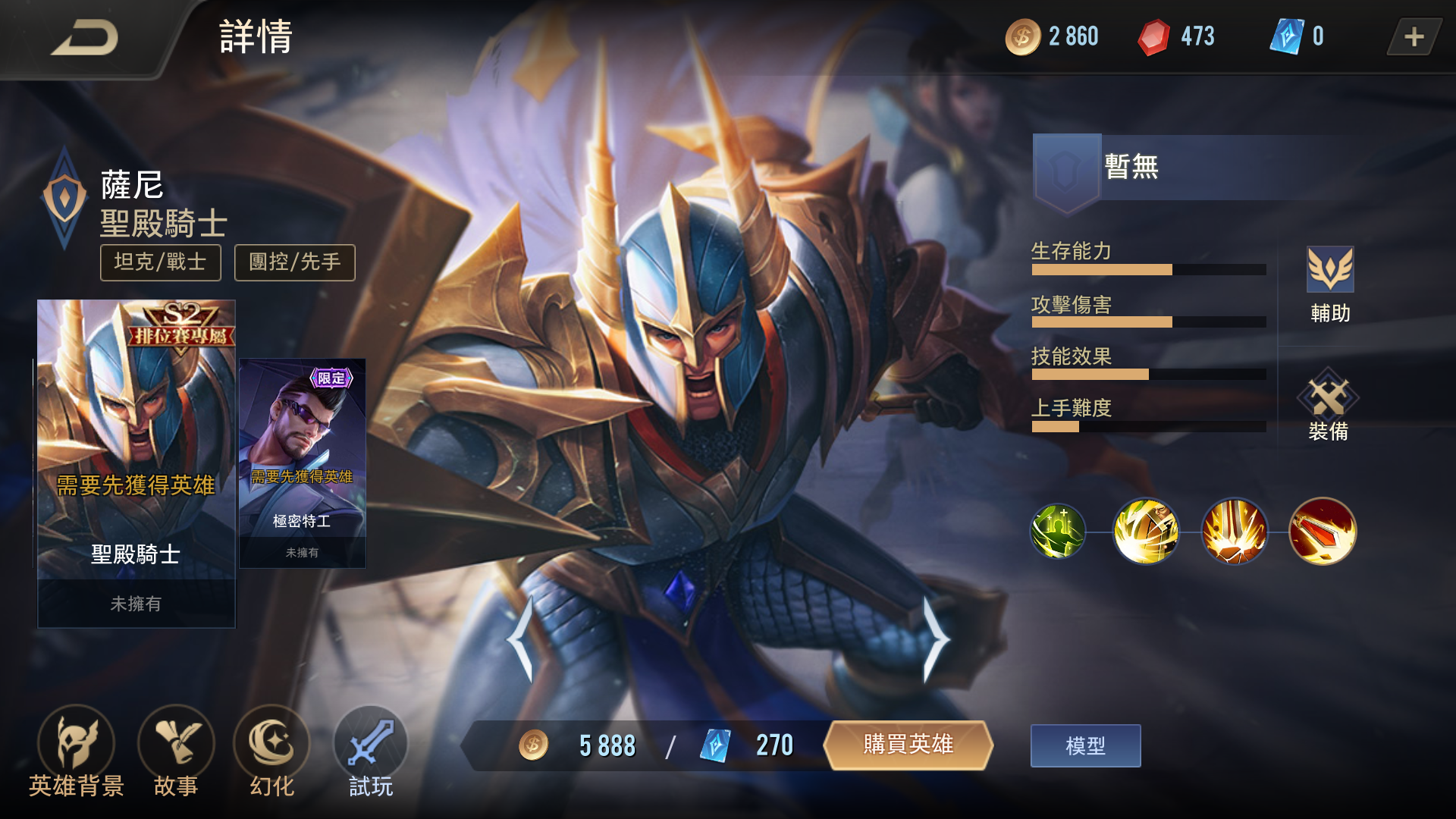Go back using the return arrow
1456x819 pixels.
click(85, 38)
